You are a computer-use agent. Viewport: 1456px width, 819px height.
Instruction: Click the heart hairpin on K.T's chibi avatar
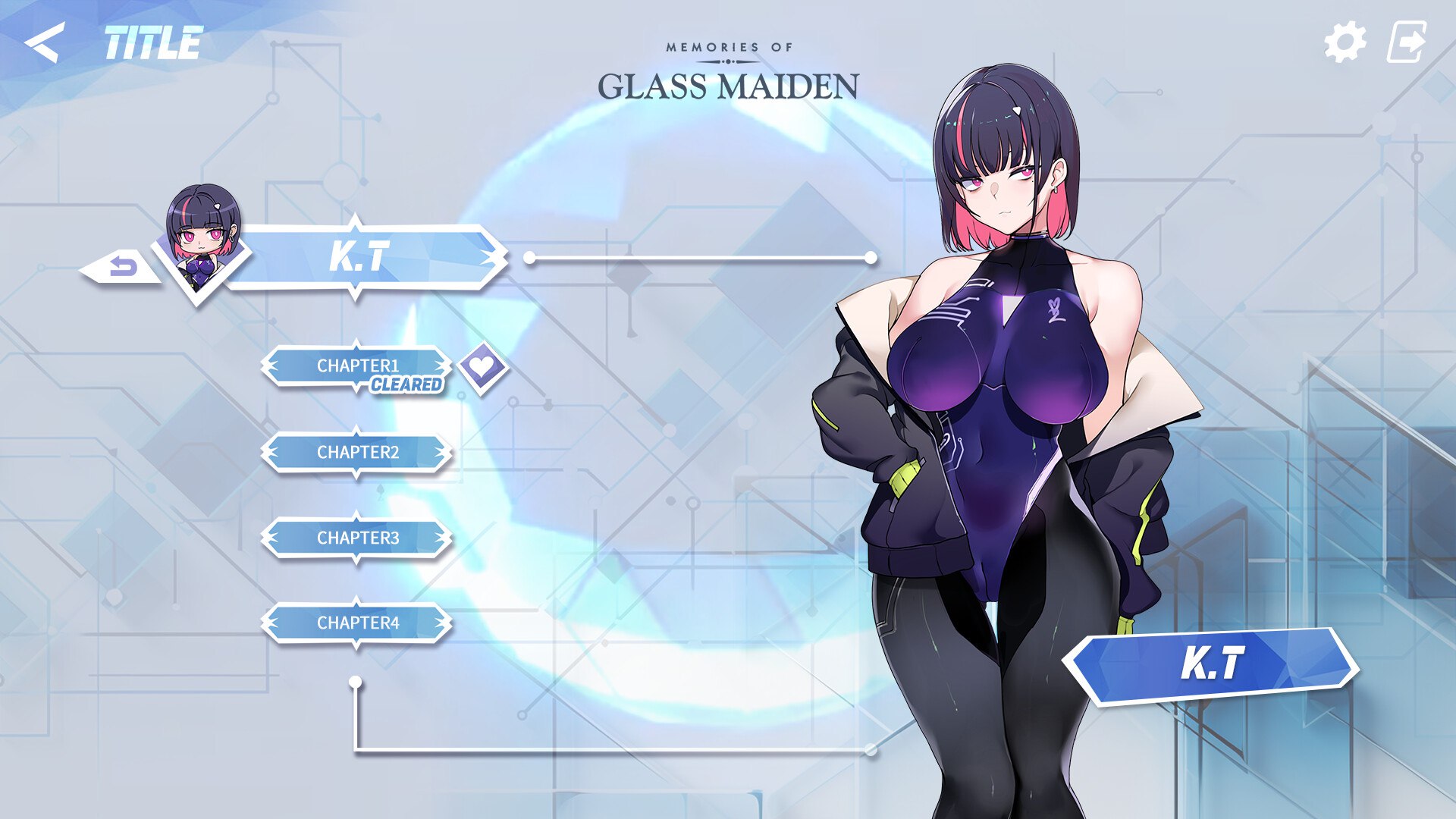[218, 206]
